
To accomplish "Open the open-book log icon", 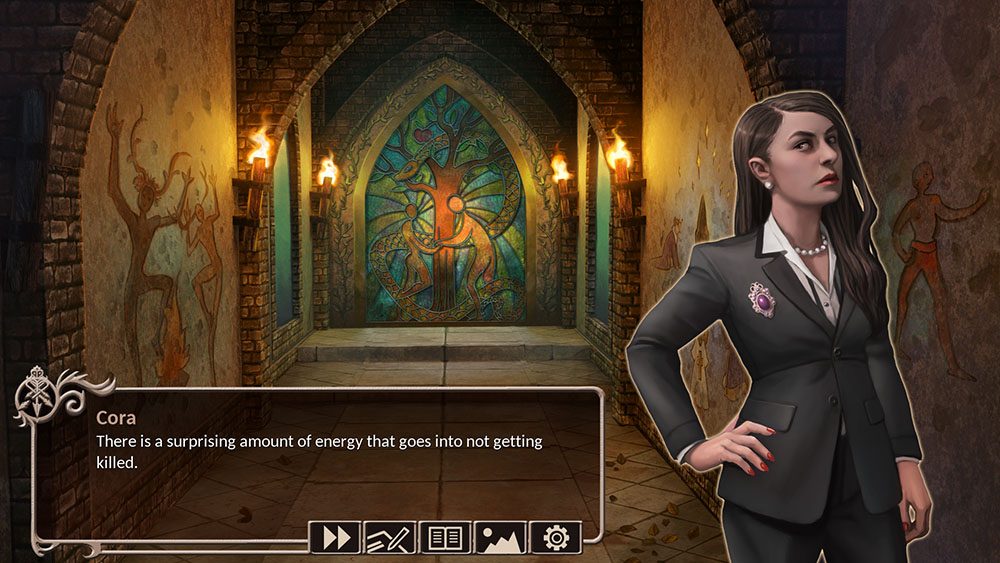I will click(445, 538).
